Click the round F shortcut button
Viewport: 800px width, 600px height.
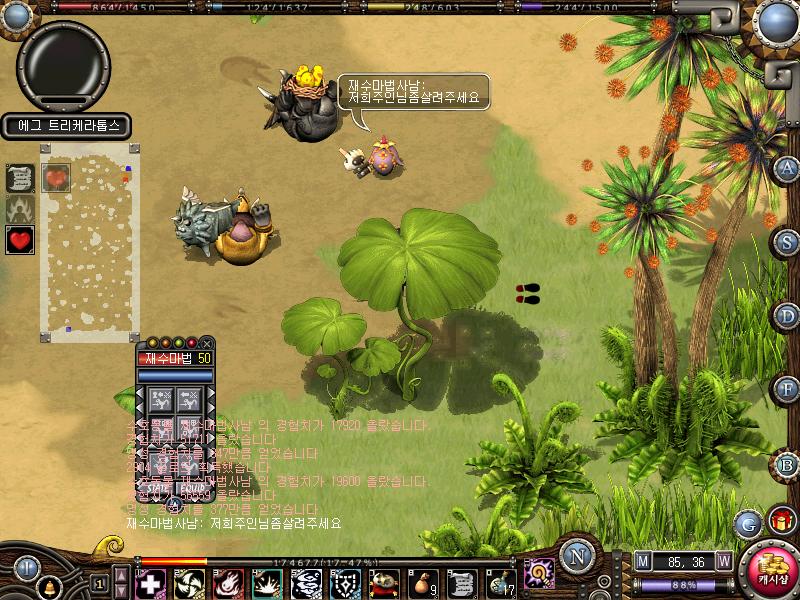pyautogui.click(x=788, y=389)
